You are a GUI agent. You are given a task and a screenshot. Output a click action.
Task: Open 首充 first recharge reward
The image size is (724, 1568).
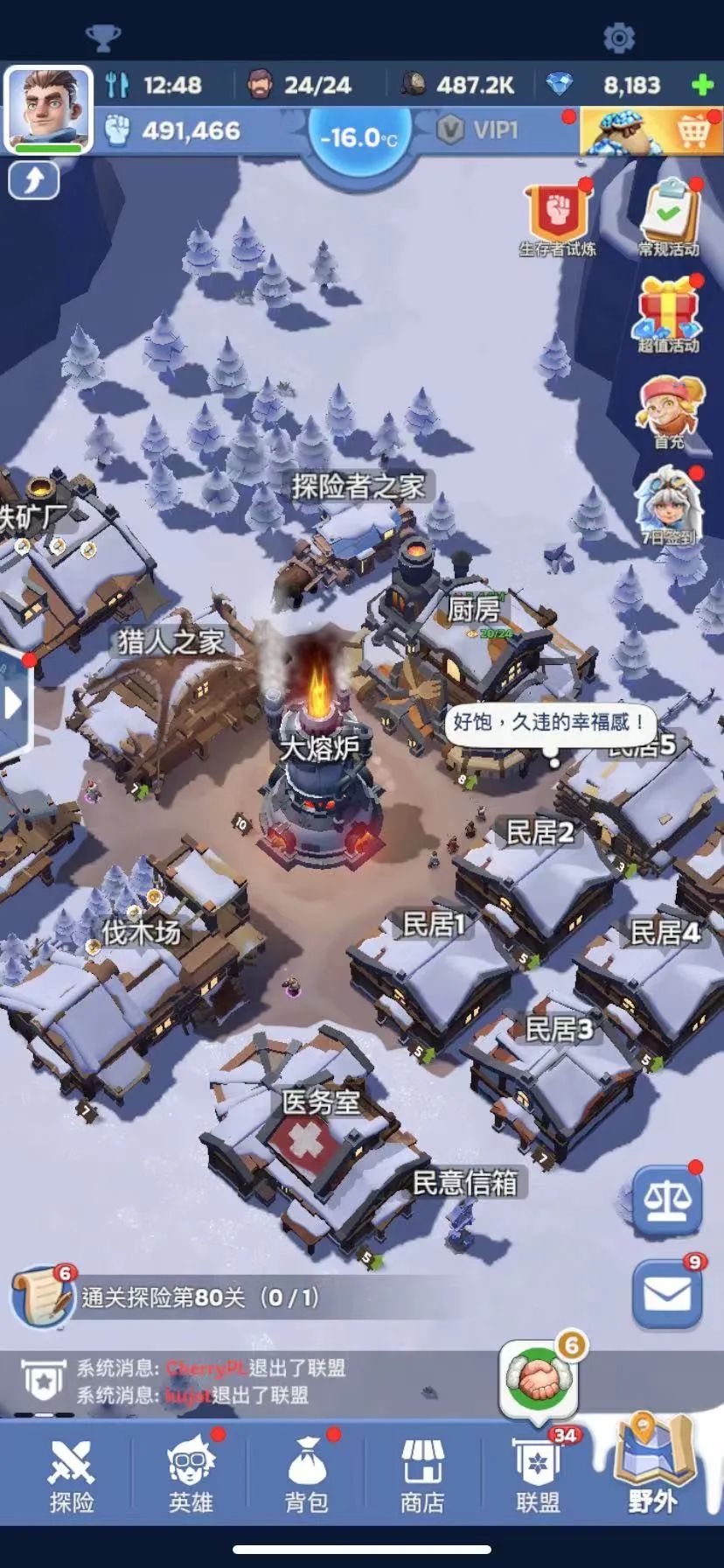click(669, 411)
